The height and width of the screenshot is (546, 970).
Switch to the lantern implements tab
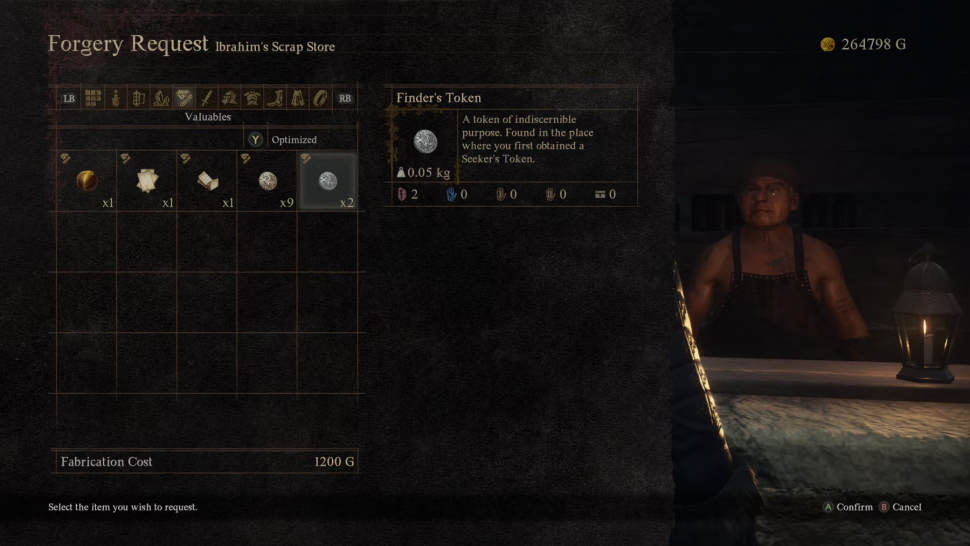pyautogui.click(x=139, y=98)
